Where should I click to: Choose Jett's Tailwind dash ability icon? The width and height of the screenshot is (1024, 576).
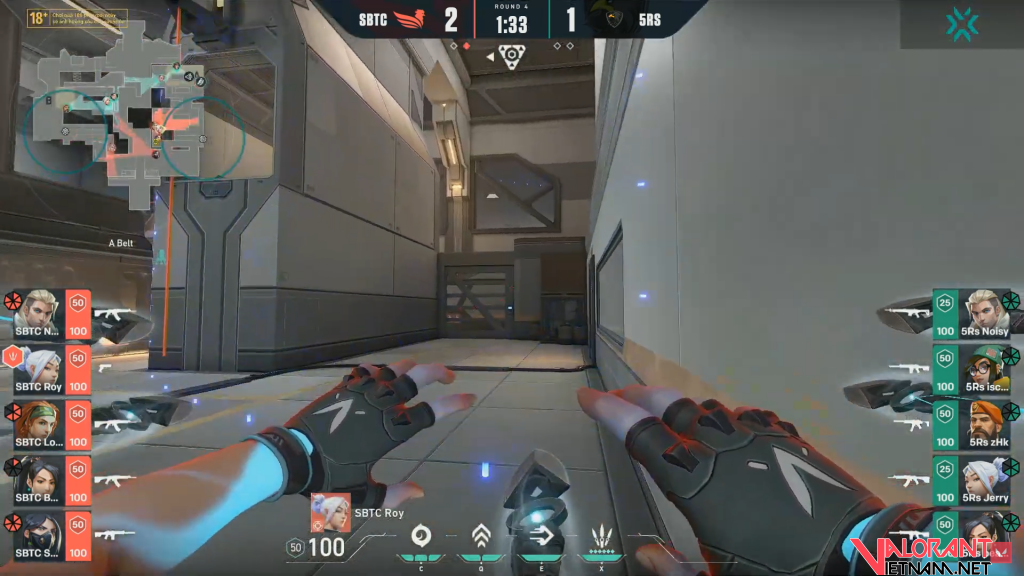tap(542, 535)
